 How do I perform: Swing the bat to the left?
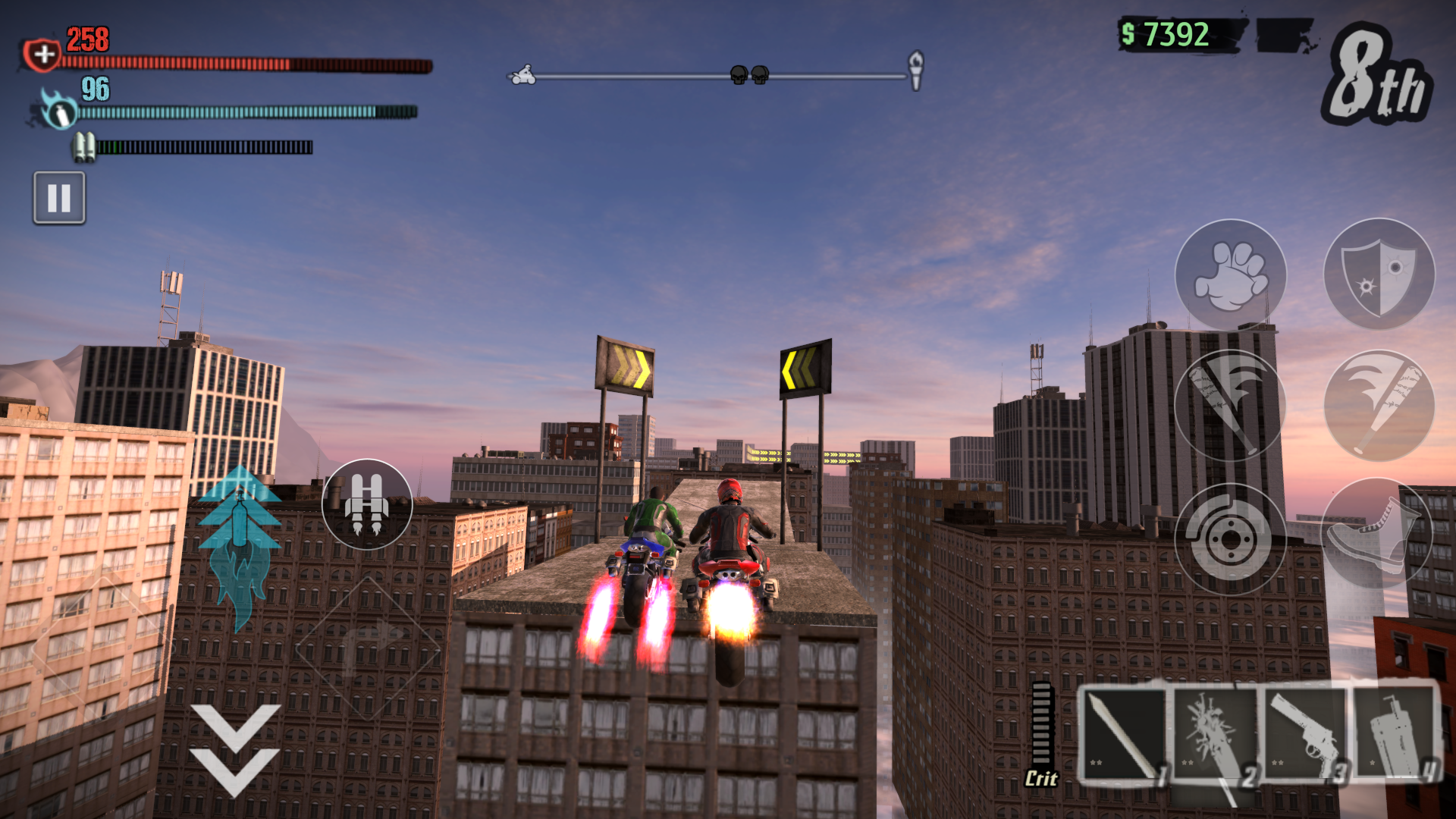(x=1228, y=406)
